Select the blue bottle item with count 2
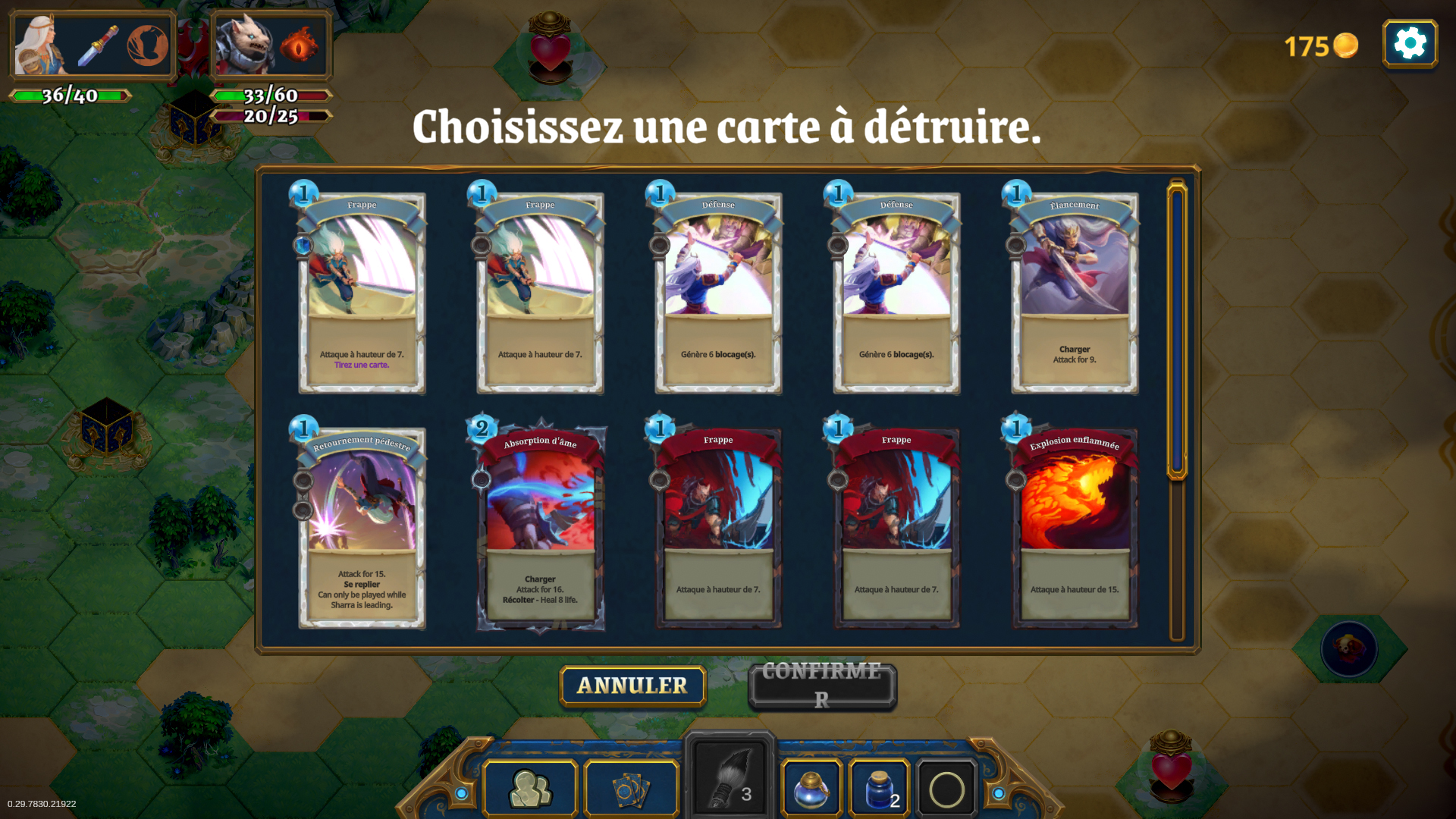The image size is (1456, 819). (x=877, y=789)
